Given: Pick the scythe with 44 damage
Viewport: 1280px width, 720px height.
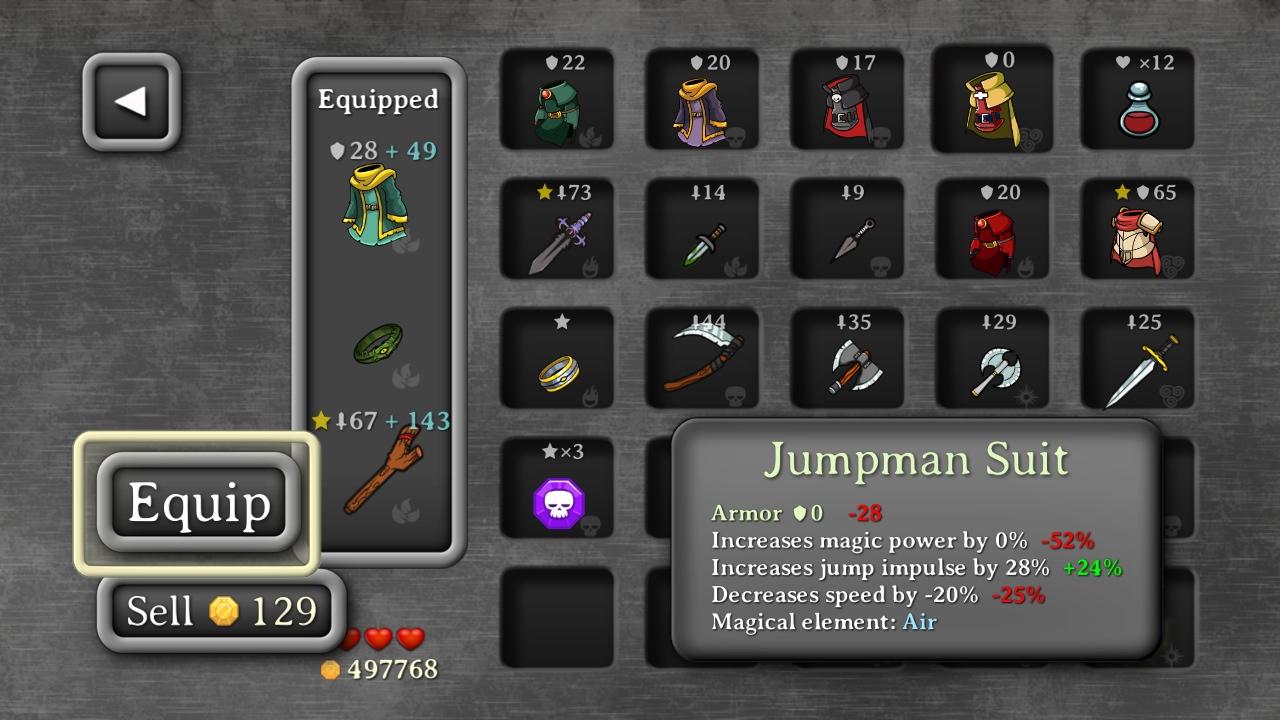Looking at the screenshot, I should coord(702,360).
